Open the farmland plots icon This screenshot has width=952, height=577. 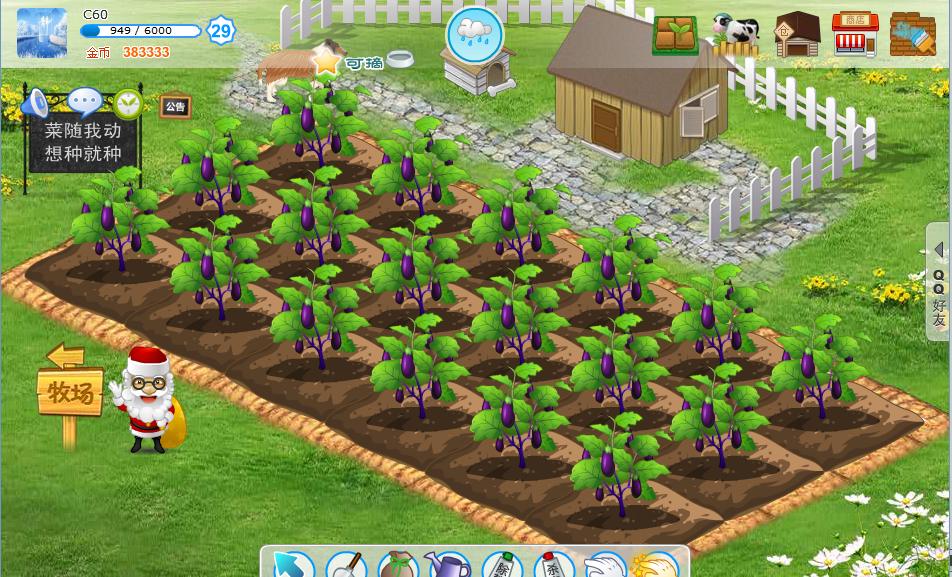point(676,35)
